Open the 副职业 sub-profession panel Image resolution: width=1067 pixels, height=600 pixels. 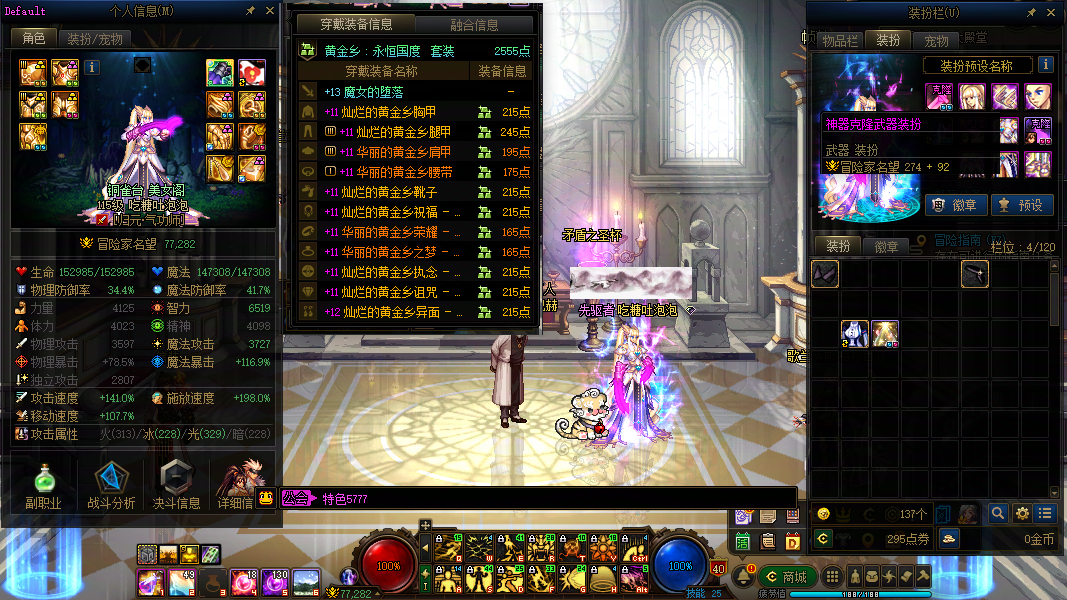44,487
